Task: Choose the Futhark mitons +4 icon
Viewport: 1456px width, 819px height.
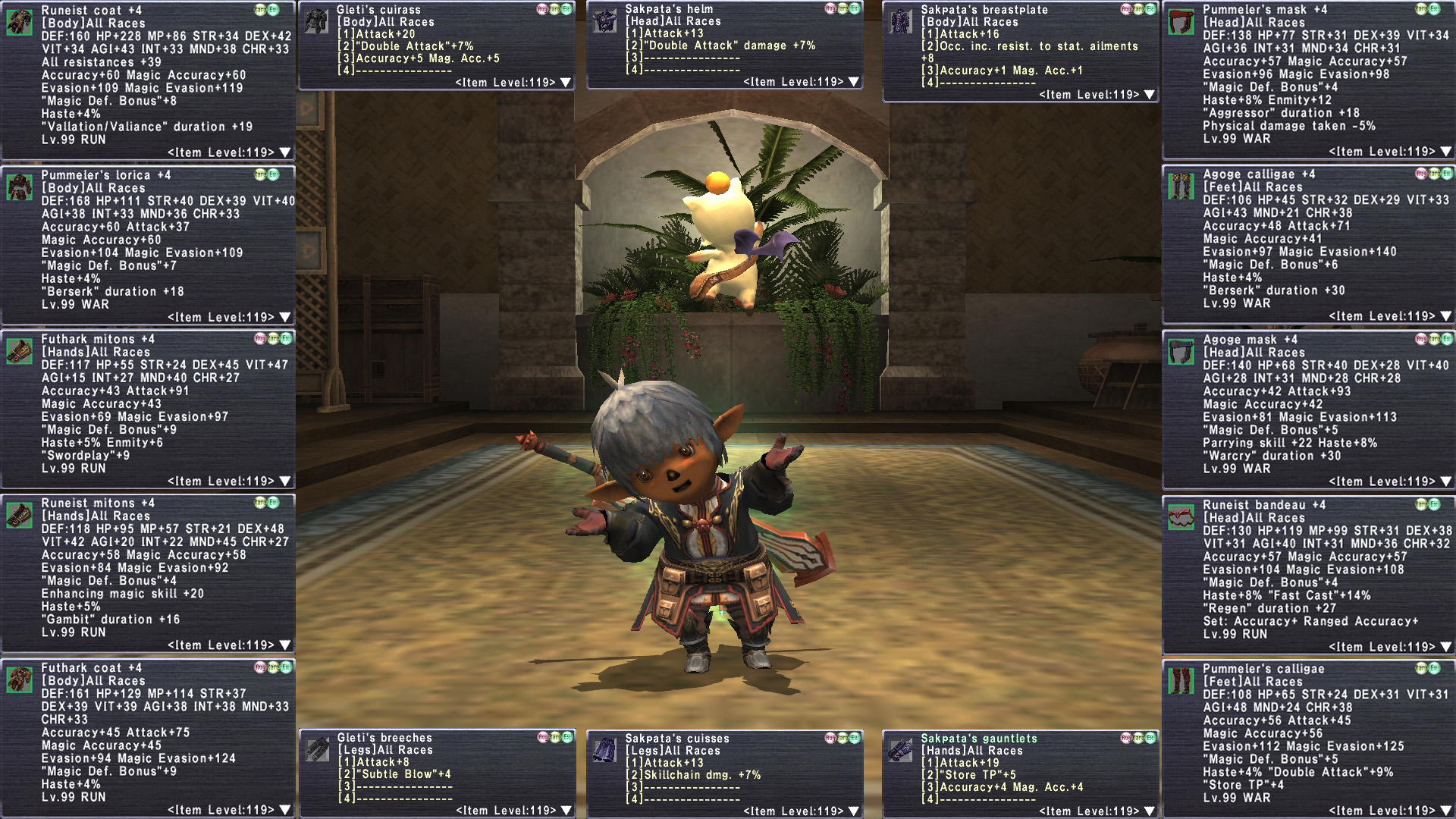Action: 20,351
